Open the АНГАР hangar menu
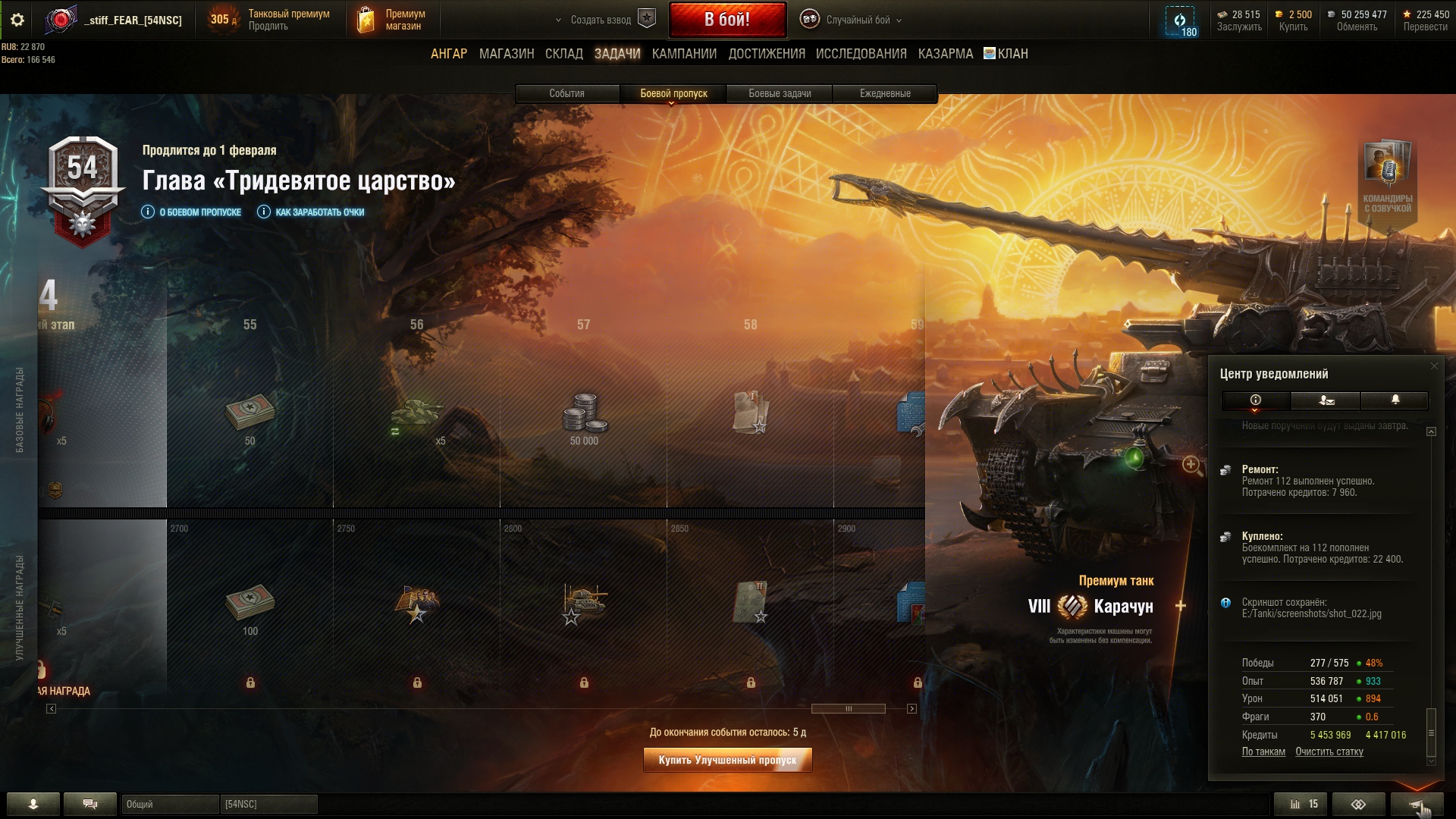 449,54
